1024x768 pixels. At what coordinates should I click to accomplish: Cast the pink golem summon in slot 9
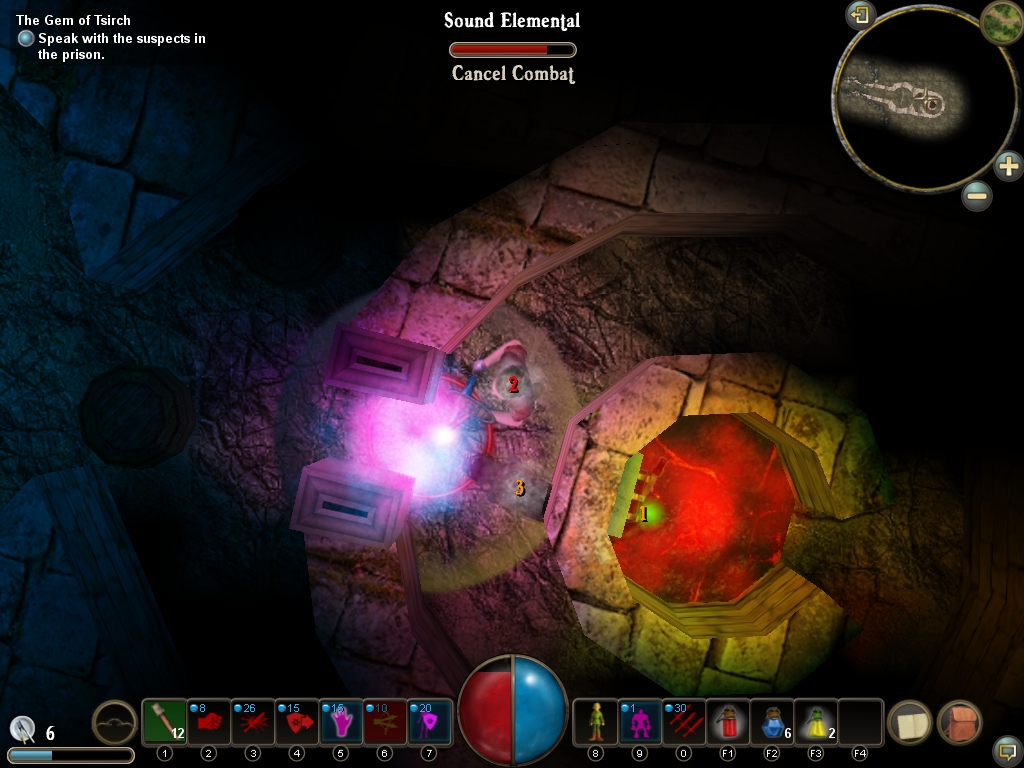640,722
